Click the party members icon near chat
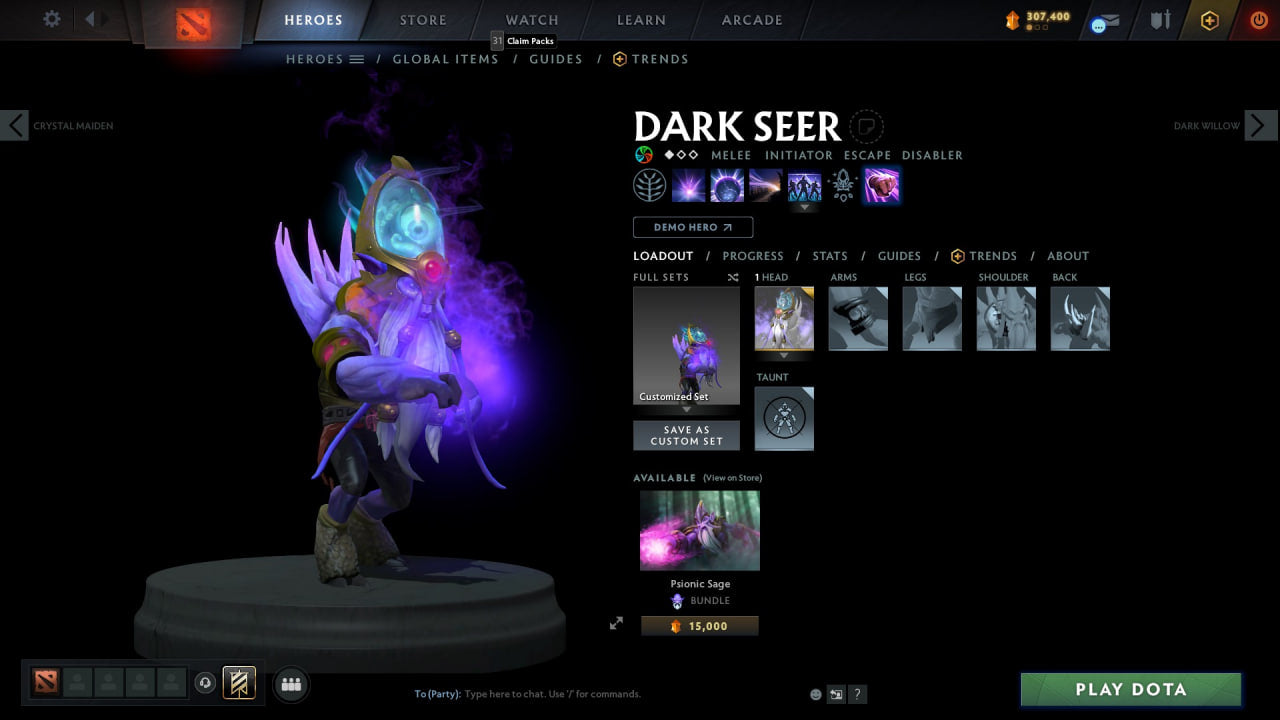1280x720 pixels. [290, 683]
